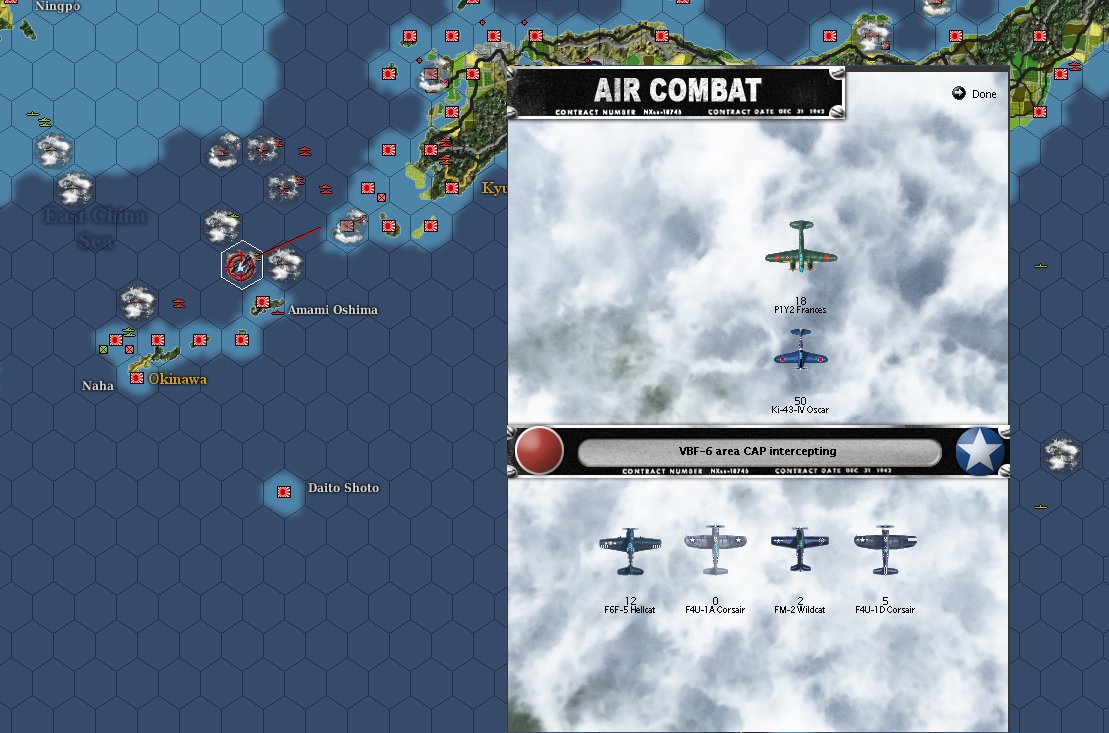Select the Naha base marker
This screenshot has width=1109, height=733.
pyautogui.click(x=137, y=378)
